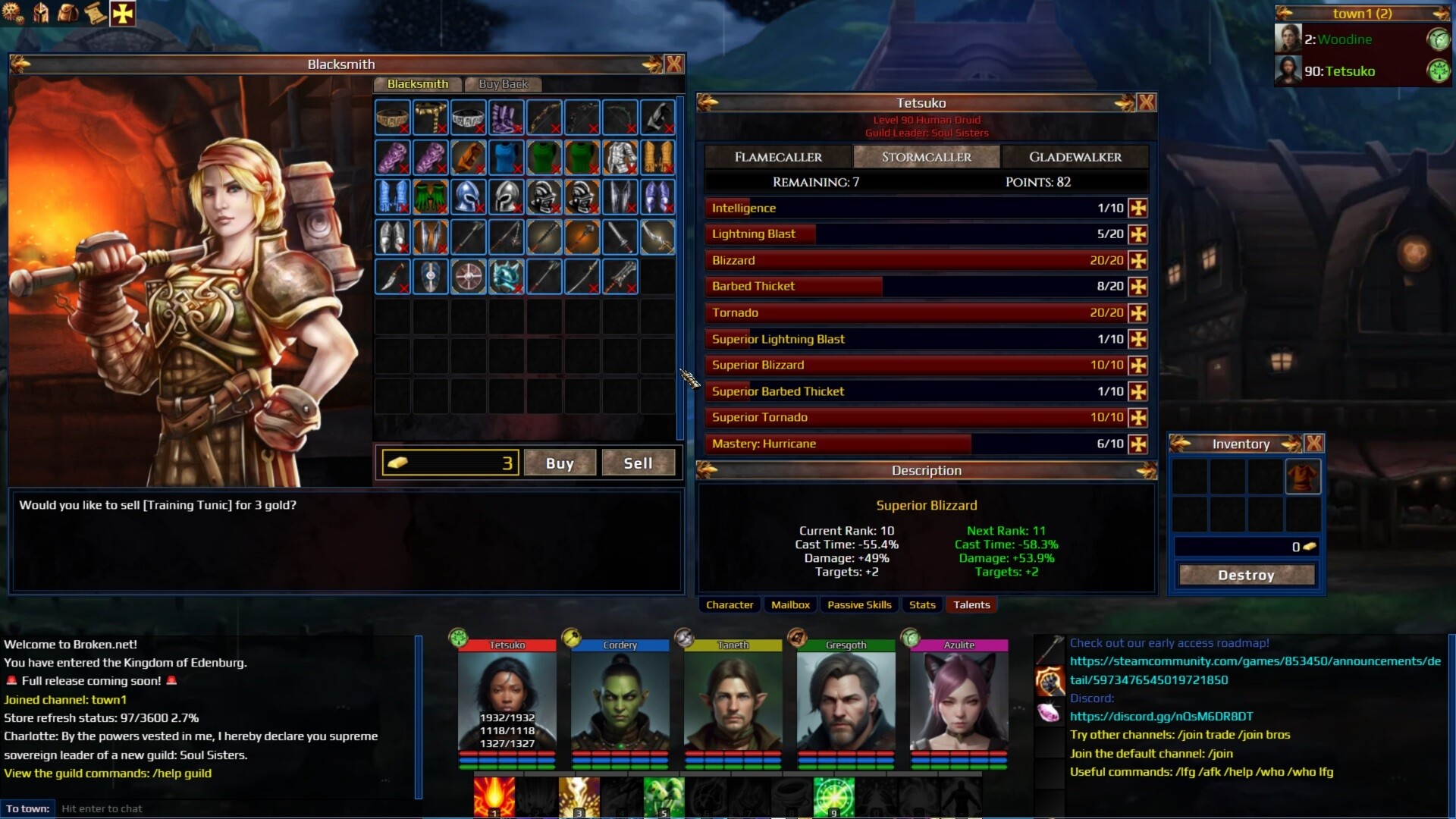The width and height of the screenshot is (1456, 819).
Task: Add a point to Mastery: Hurricane
Action: pyautogui.click(x=1137, y=444)
